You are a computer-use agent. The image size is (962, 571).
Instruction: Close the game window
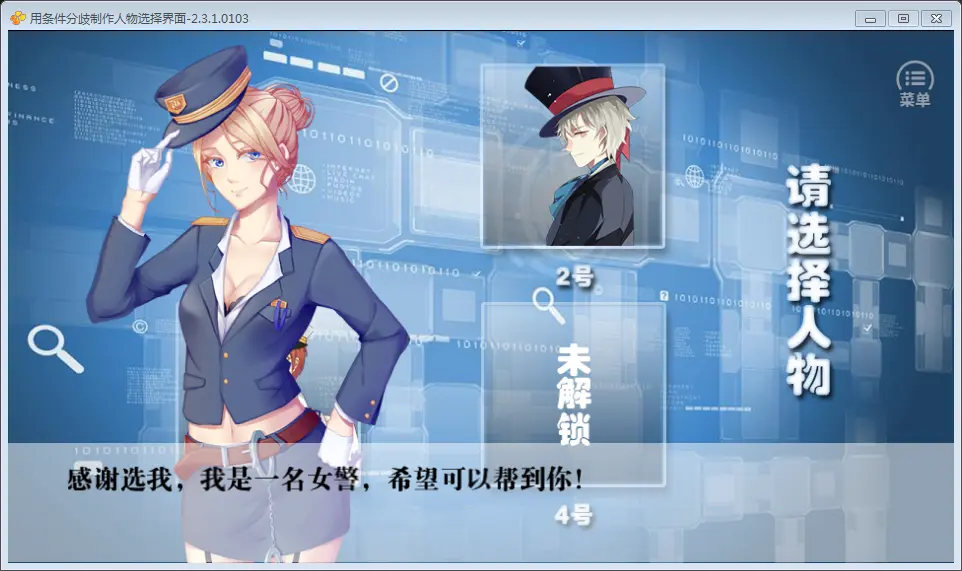click(936, 18)
